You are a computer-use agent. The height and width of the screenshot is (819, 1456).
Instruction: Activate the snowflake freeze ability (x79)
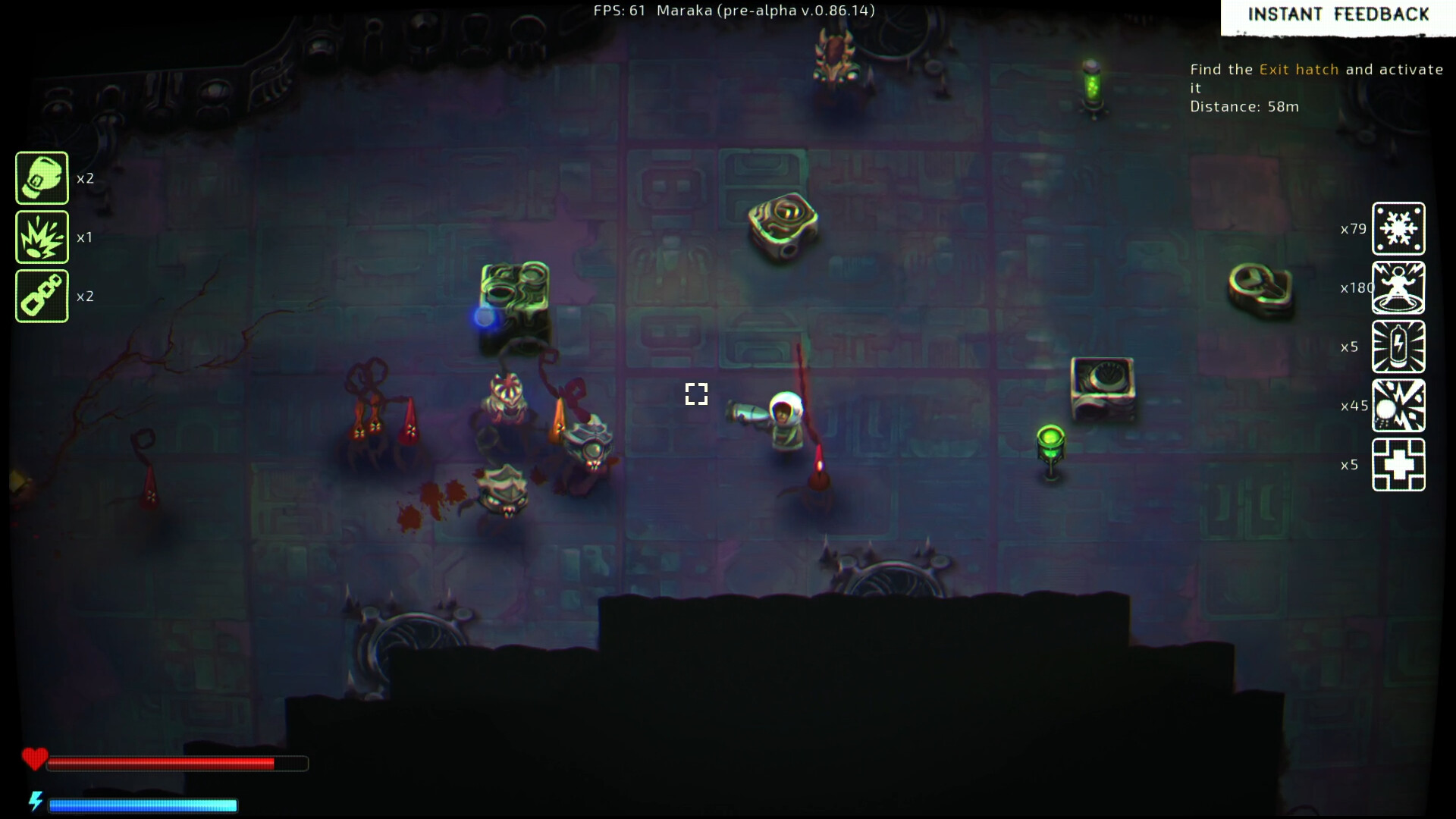[1398, 229]
